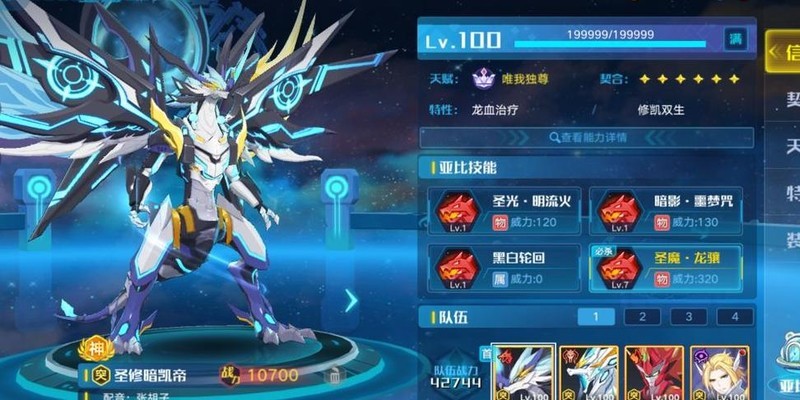The height and width of the screenshot is (400, 800).
Task: Select the 圣光·明流火 skill
Action: coord(503,211)
